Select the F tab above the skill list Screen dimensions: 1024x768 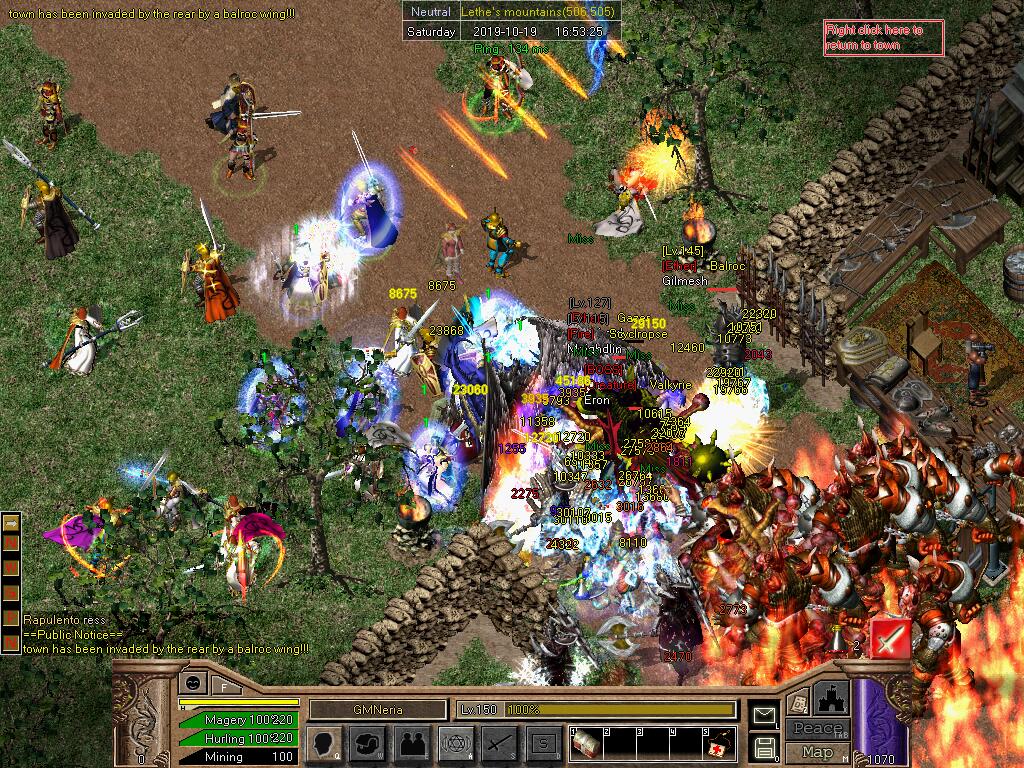[224, 687]
